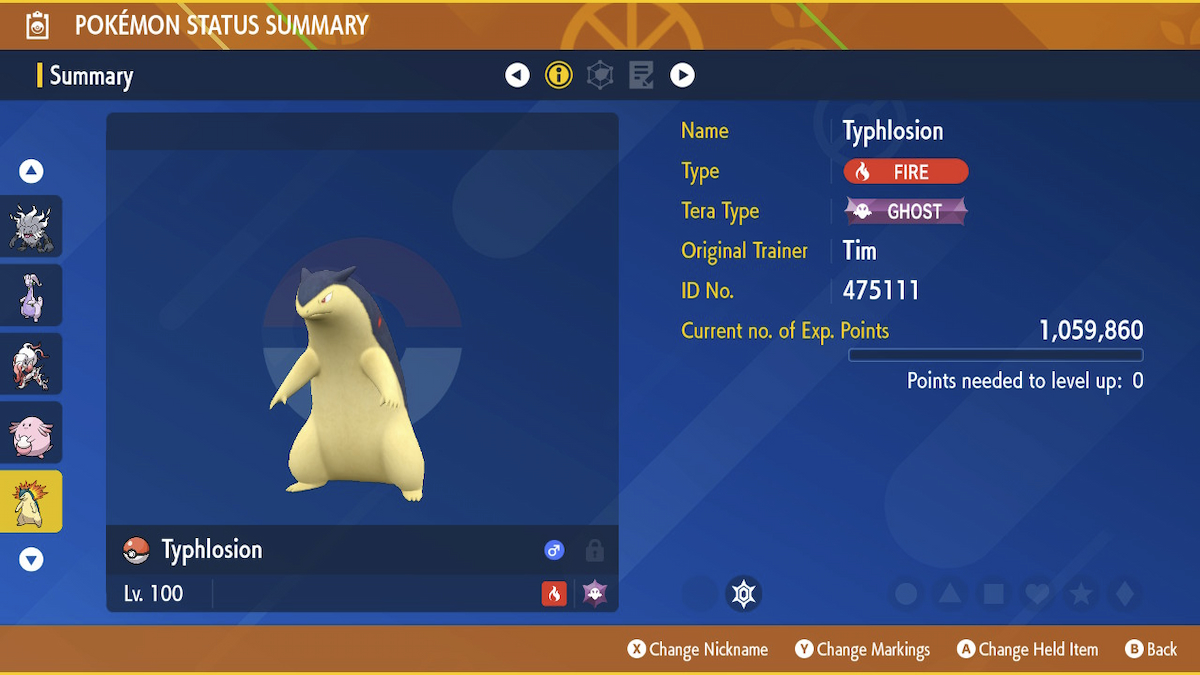Select the highlighted Typhlosion party slot
Viewport: 1200px width, 675px height.
(31, 502)
